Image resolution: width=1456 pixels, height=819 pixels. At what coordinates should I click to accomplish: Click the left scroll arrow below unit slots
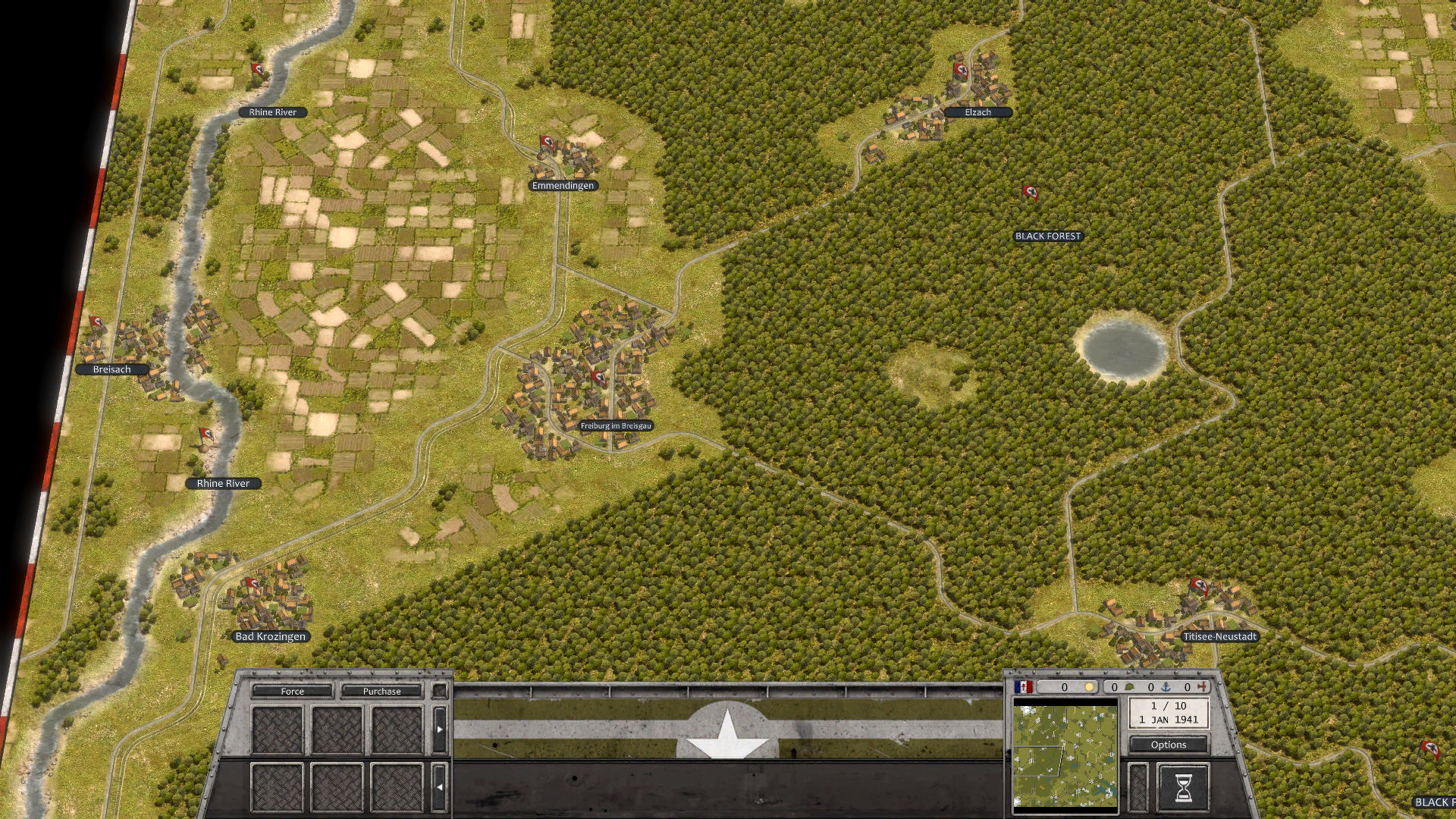[x=441, y=786]
